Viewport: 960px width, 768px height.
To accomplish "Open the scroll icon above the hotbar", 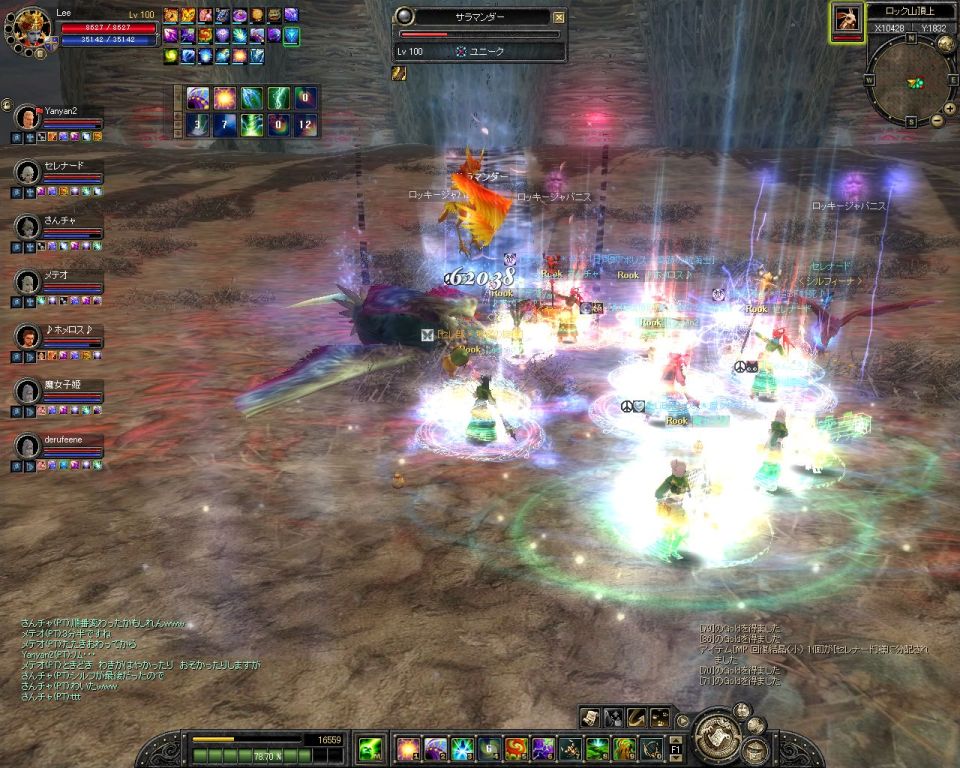I will 591,717.
